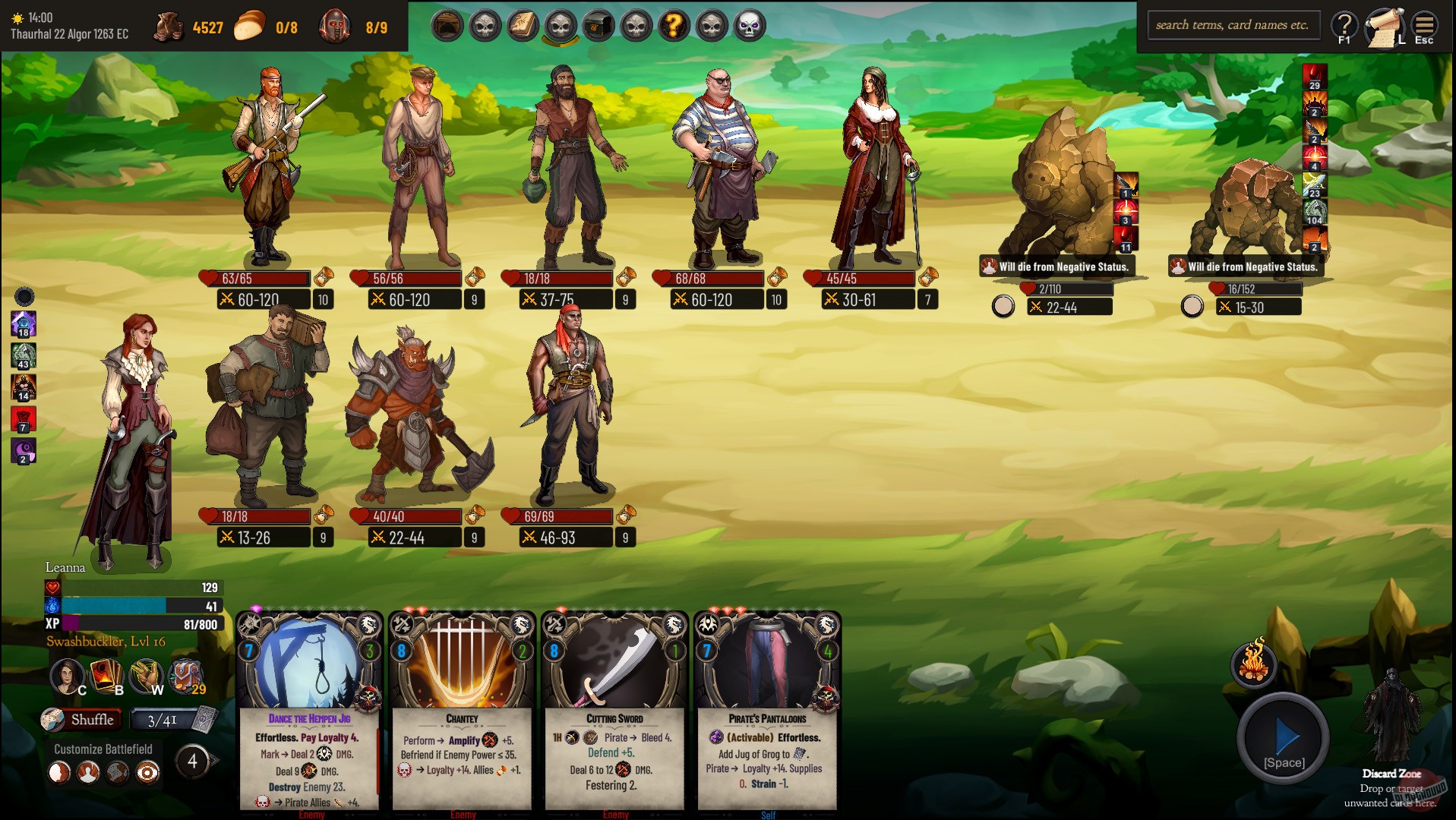
Task: Click the orange question mark encounter icon
Action: (674, 25)
